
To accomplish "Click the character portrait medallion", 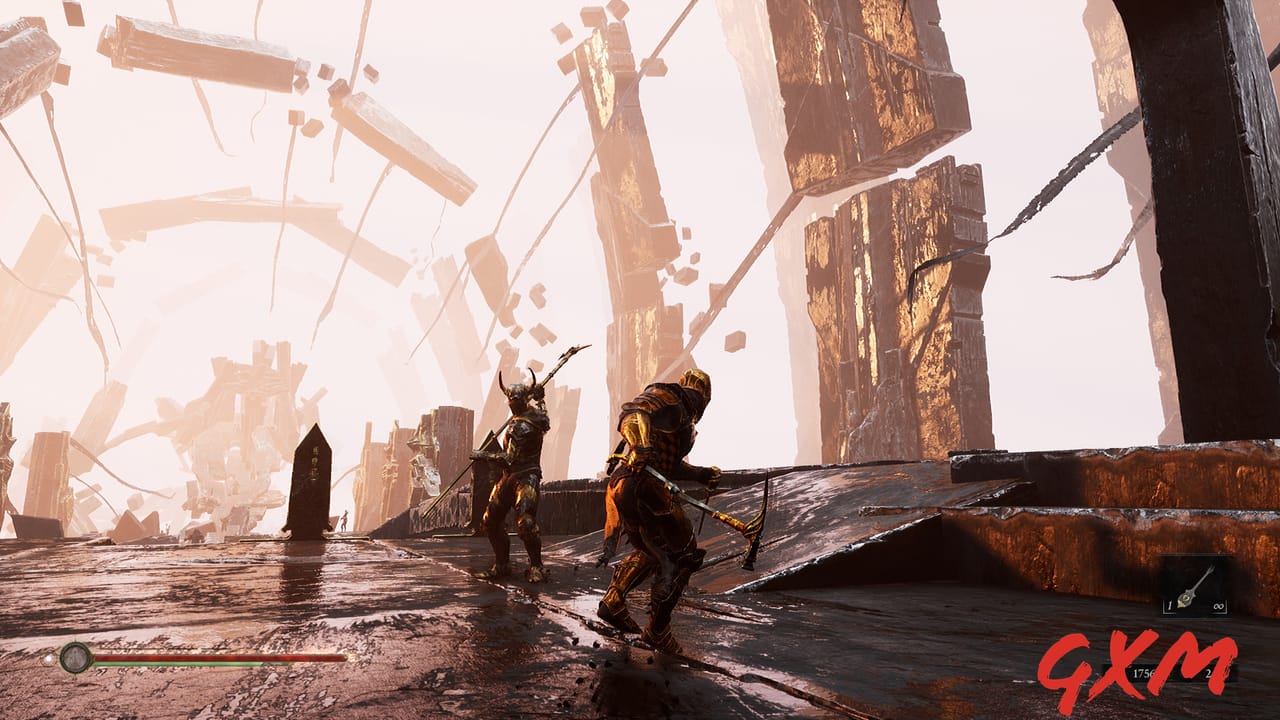I will 75,657.
